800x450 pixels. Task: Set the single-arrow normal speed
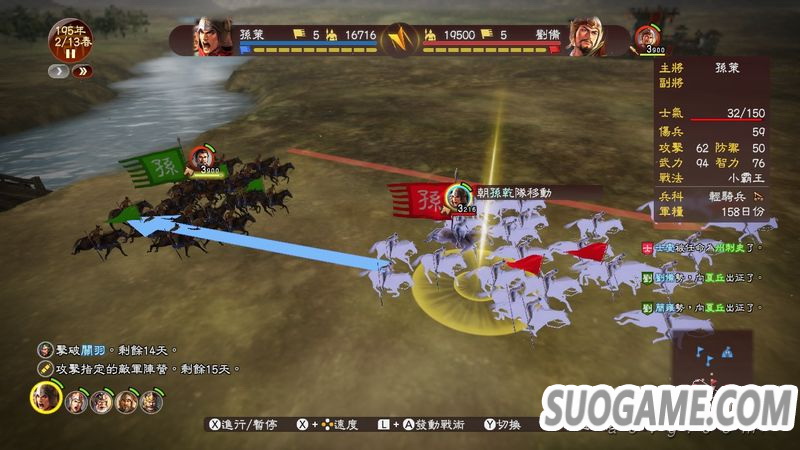(x=60, y=71)
